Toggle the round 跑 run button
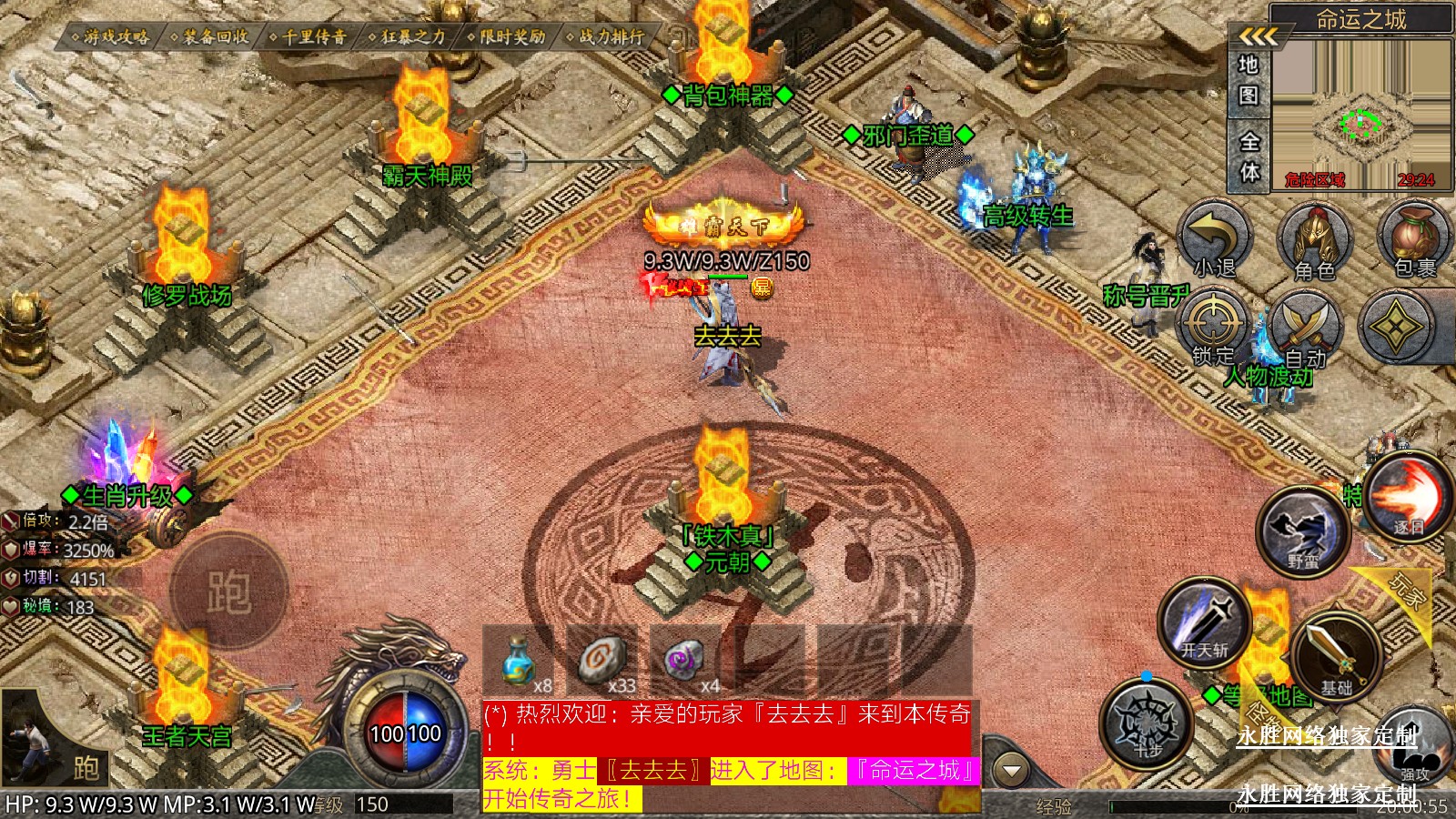 click(x=228, y=591)
